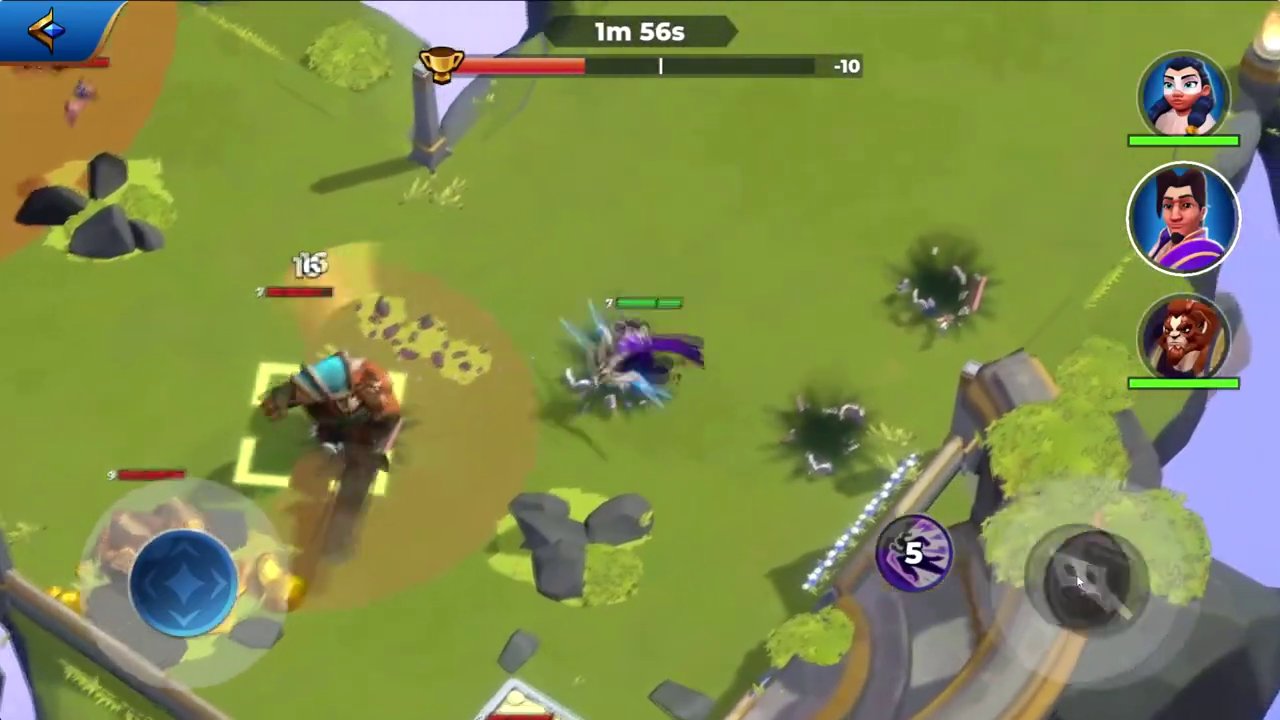Click the health bar under the female hero portrait
This screenshot has height=720, width=1280.
[1184, 141]
